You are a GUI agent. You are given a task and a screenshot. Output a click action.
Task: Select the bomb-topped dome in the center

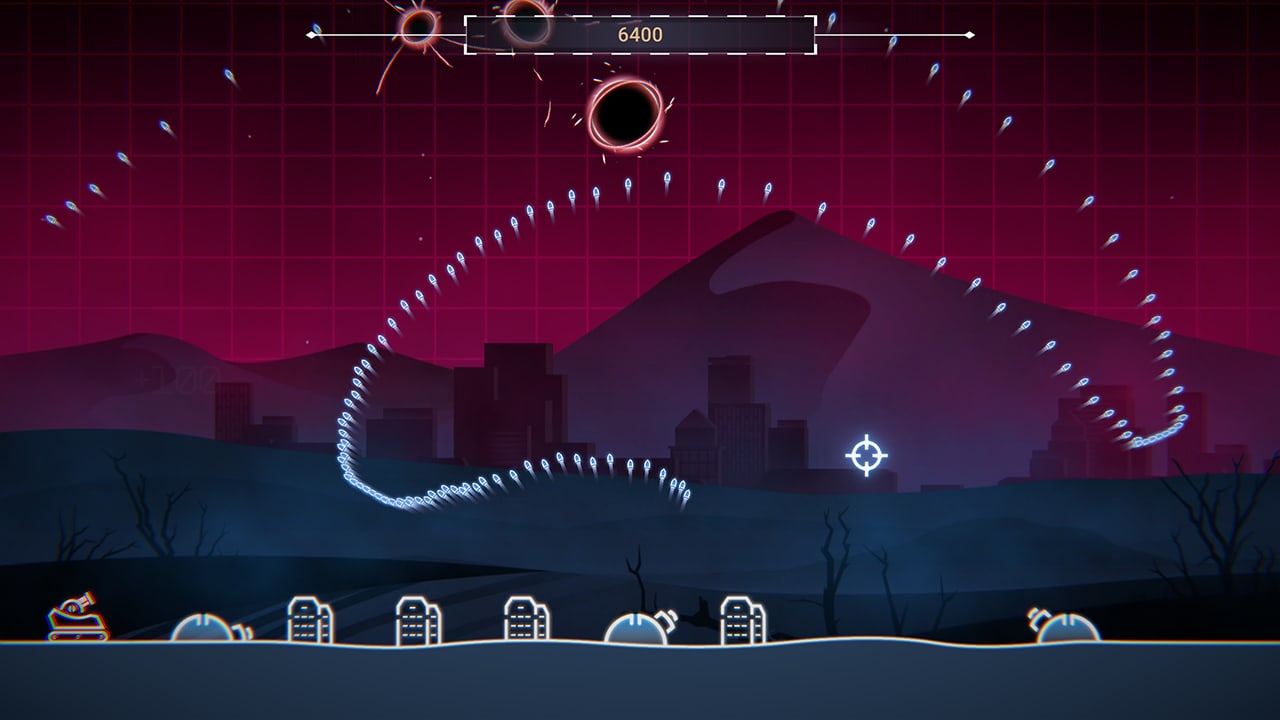point(635,628)
